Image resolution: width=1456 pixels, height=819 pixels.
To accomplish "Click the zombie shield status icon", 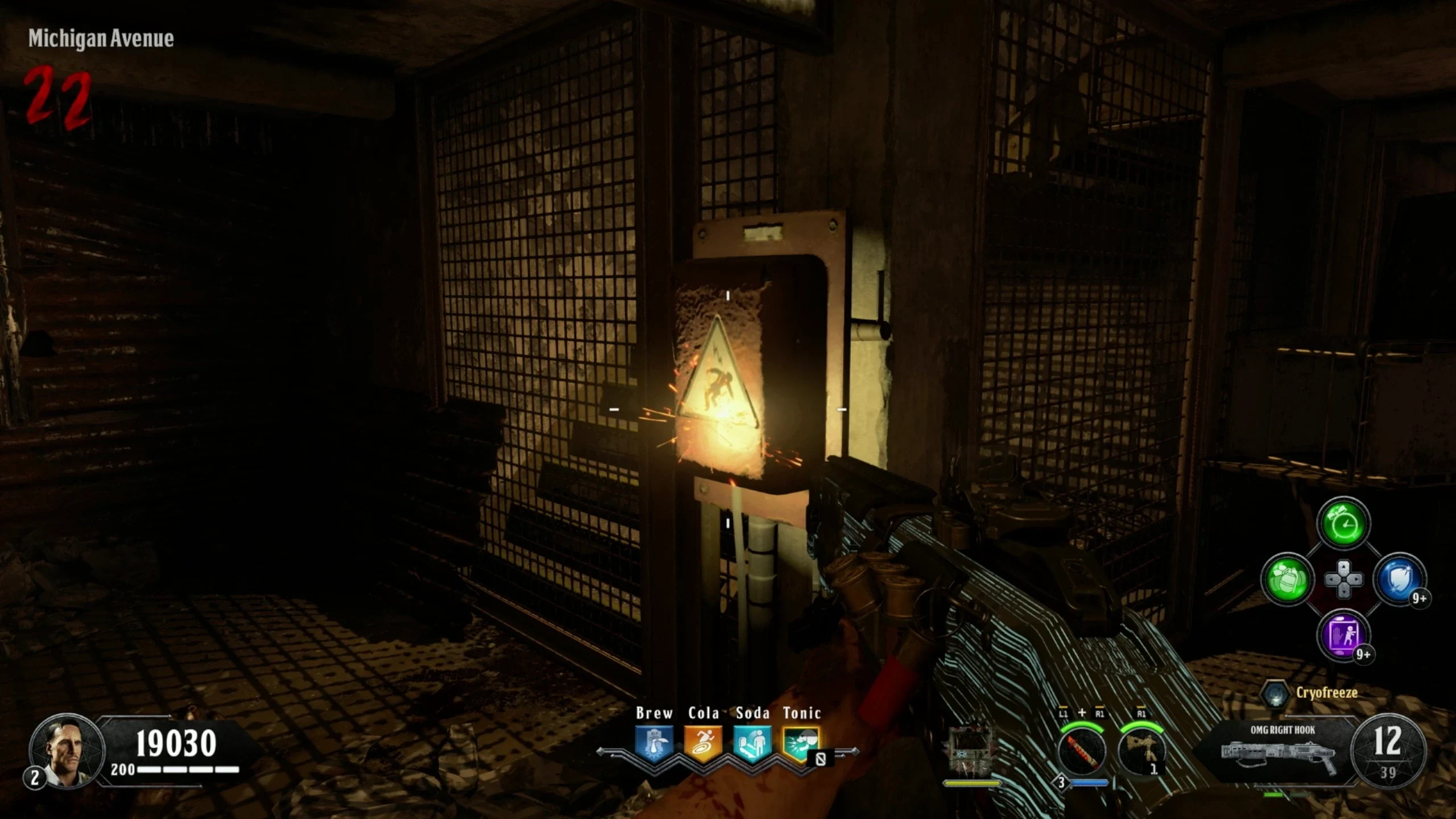I will [x=970, y=752].
